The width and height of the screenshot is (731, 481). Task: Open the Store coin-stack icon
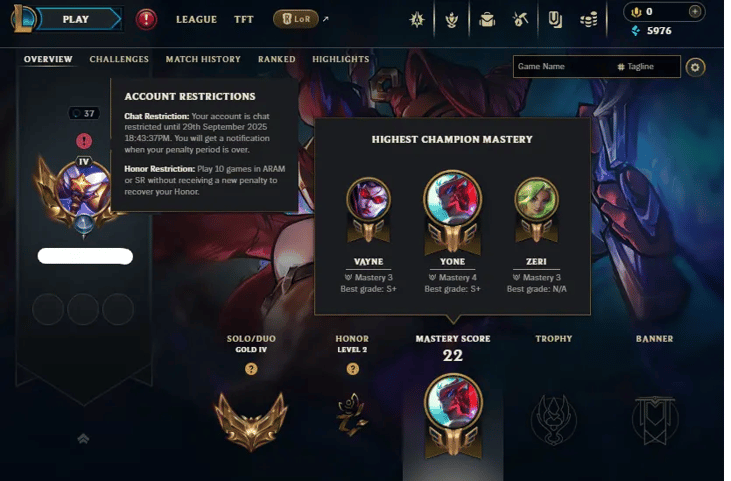pos(590,19)
